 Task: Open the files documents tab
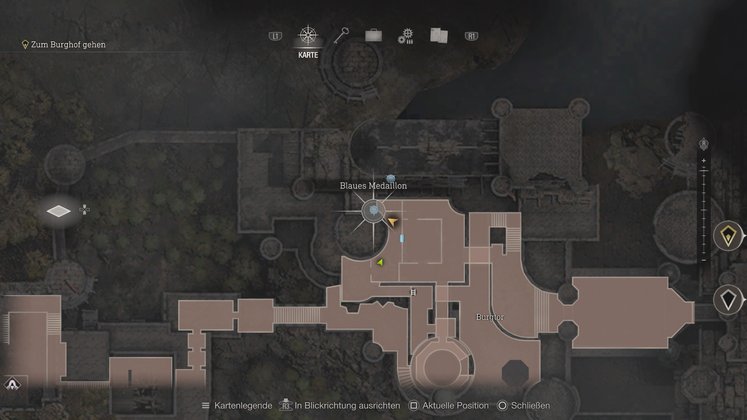point(437,35)
